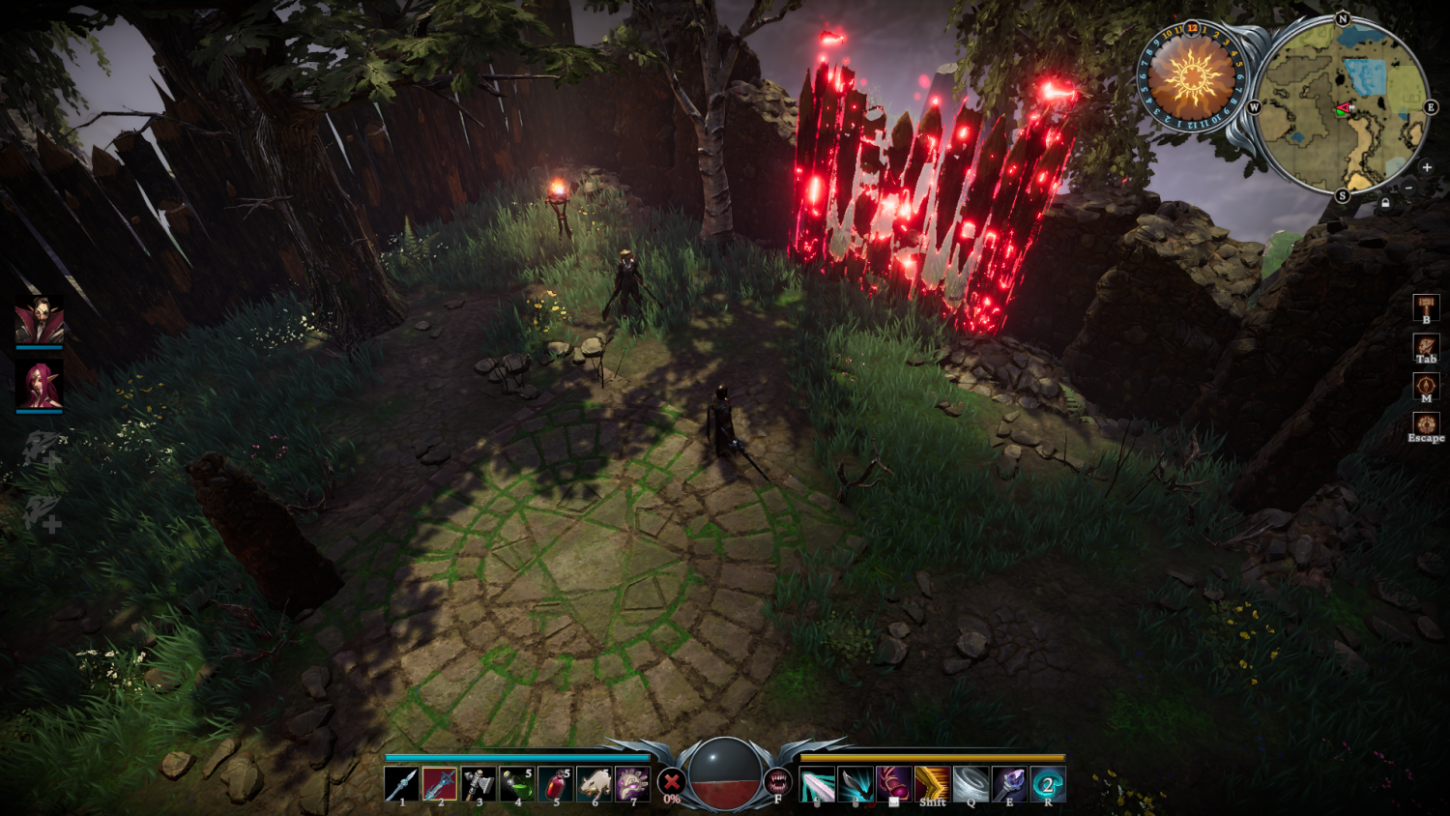
Task: Equip the highlighted crossbow weapon slot
Action: pos(440,783)
